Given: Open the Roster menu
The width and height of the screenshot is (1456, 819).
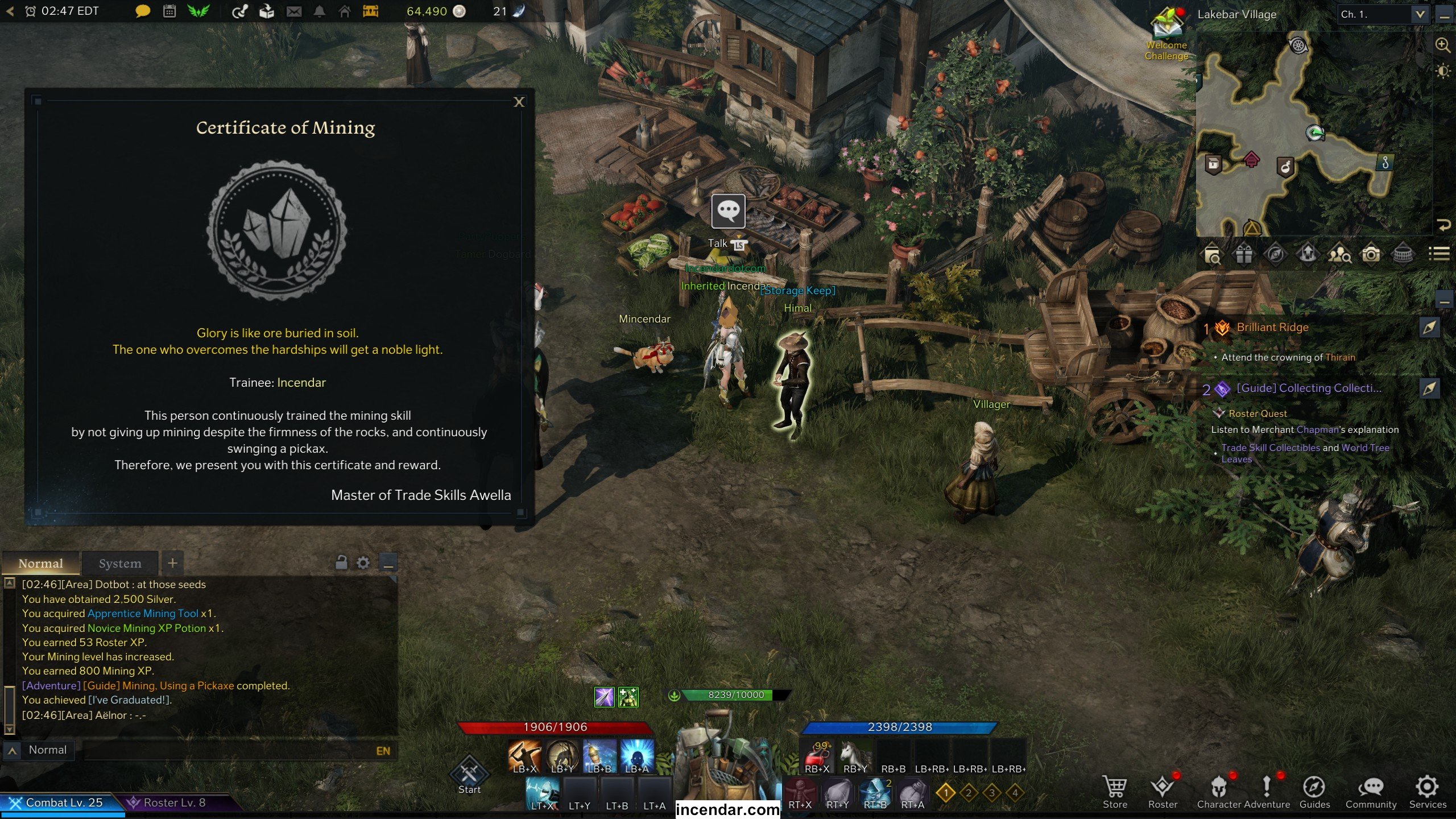Looking at the screenshot, I should (1163, 791).
